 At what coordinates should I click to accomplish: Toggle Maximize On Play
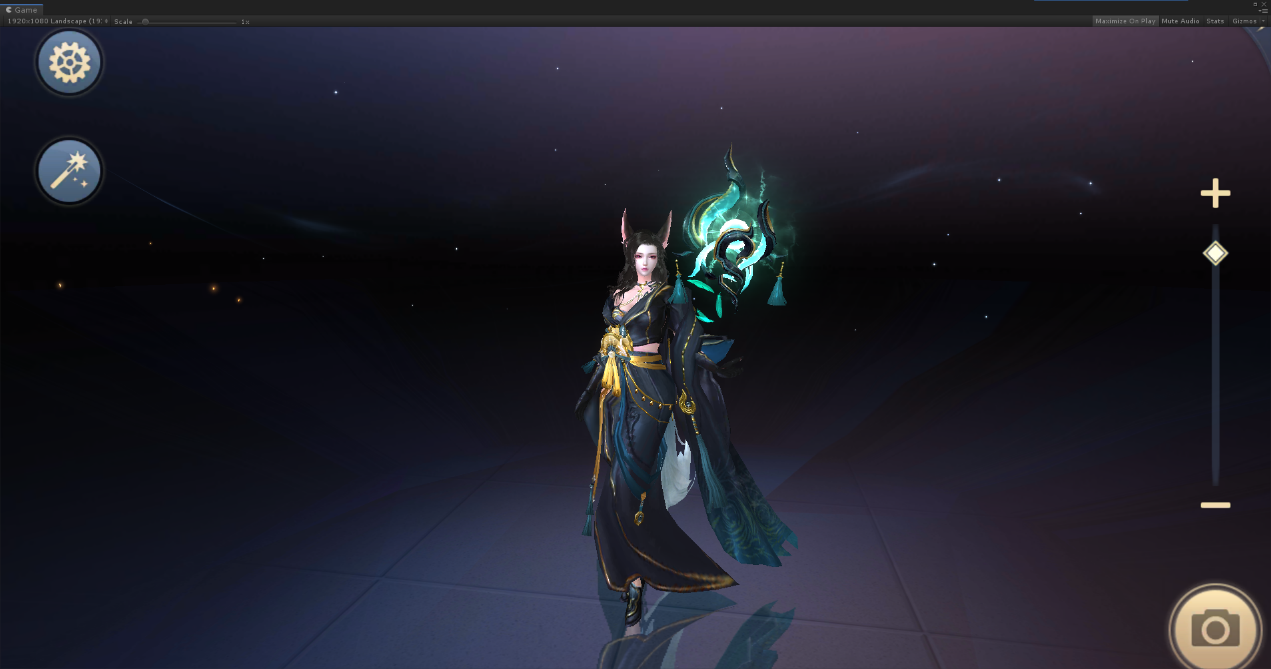1125,21
